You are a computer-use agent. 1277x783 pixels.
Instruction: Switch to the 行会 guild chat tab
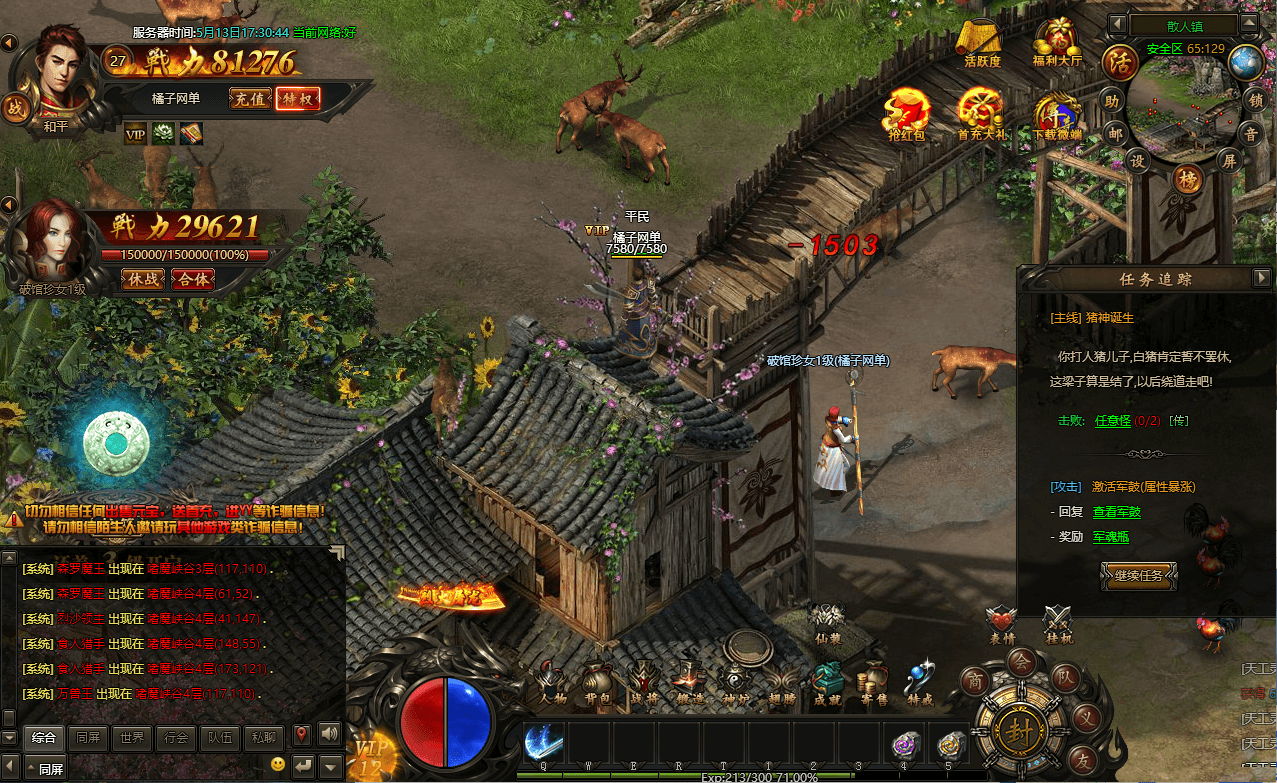pyautogui.click(x=177, y=737)
